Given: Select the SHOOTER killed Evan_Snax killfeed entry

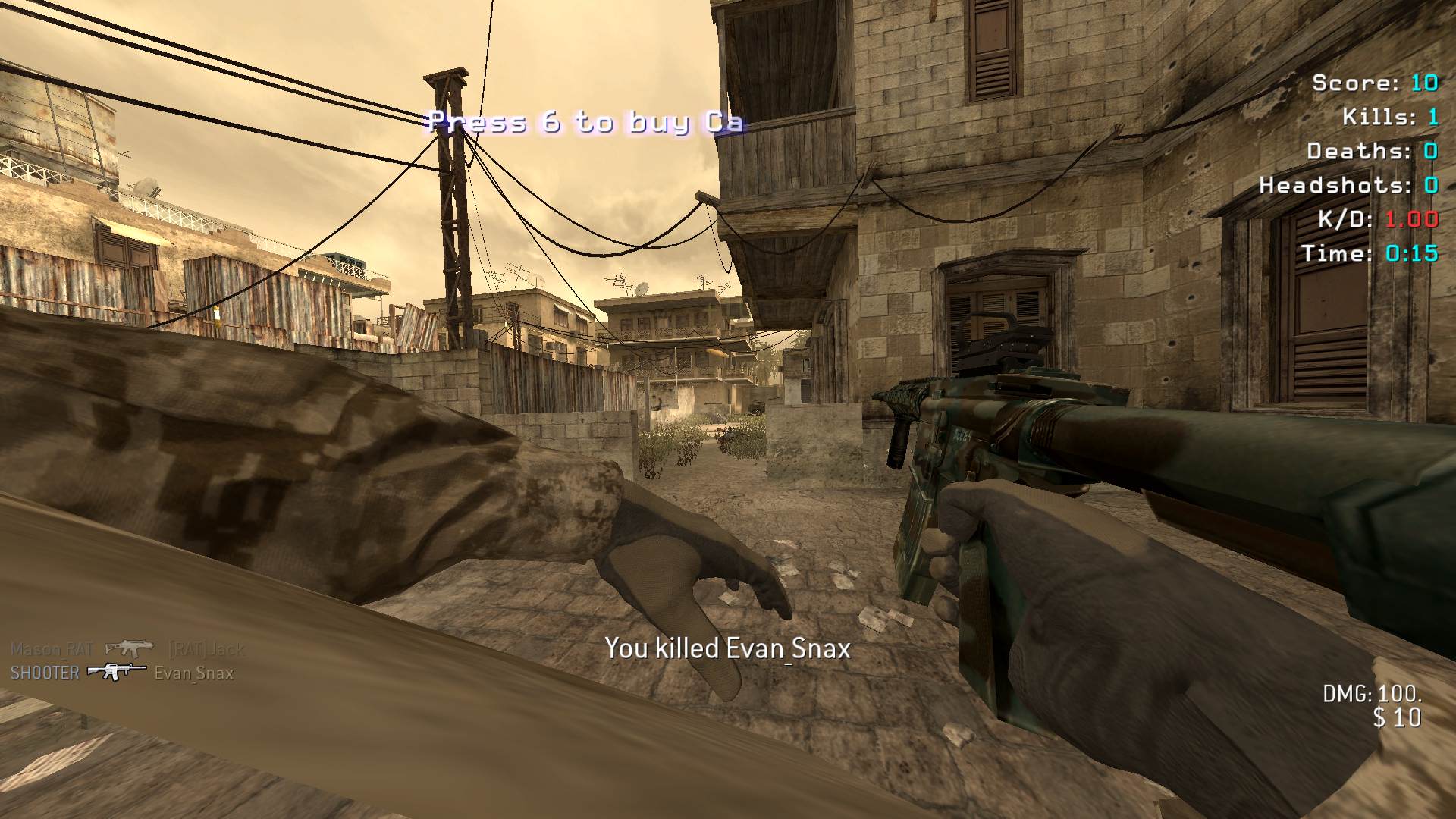Looking at the screenshot, I should tap(121, 673).
